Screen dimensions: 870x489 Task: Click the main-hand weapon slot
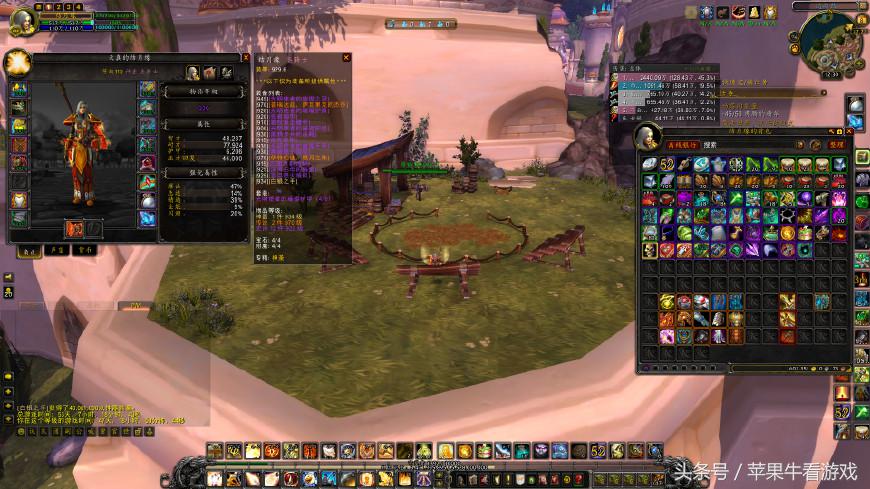click(x=74, y=228)
